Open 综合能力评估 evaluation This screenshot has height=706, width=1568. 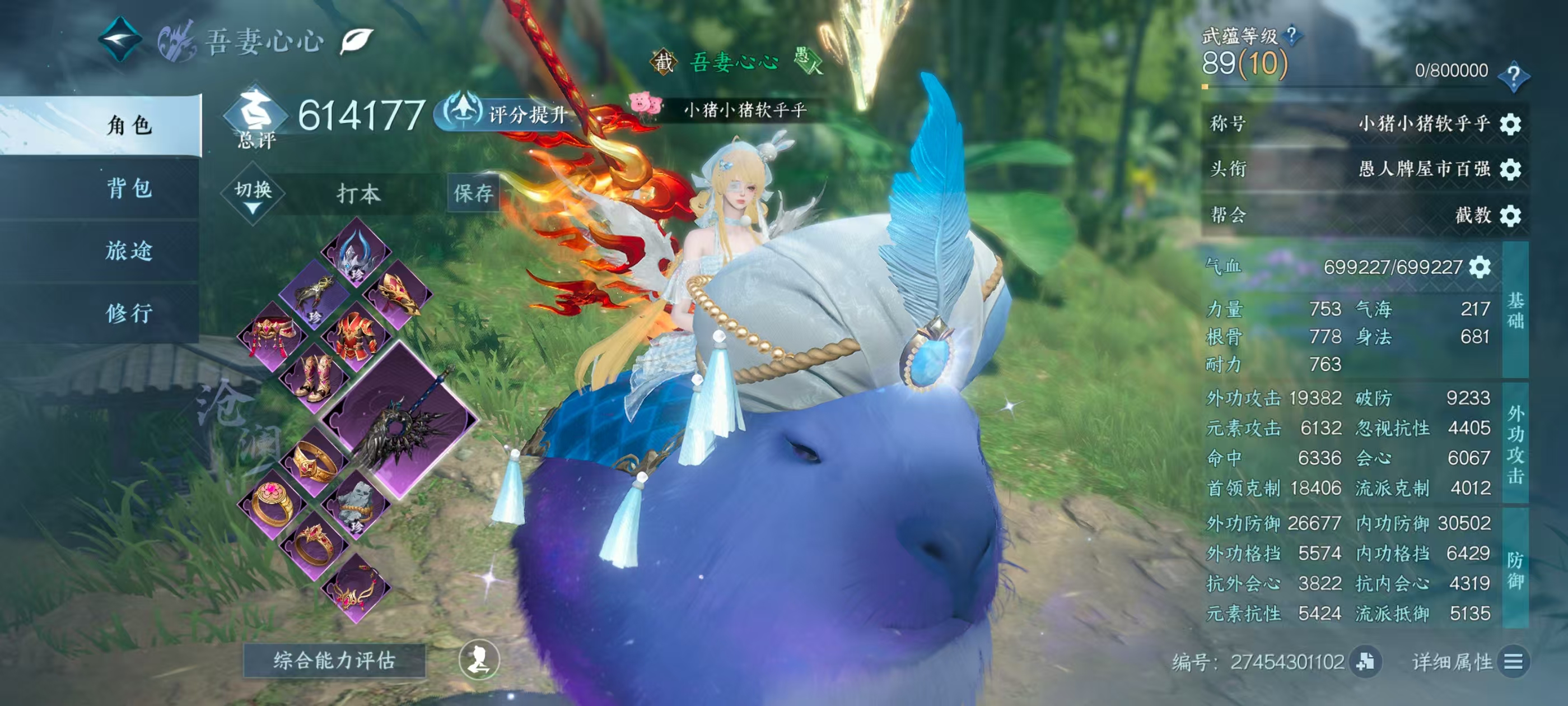334,659
